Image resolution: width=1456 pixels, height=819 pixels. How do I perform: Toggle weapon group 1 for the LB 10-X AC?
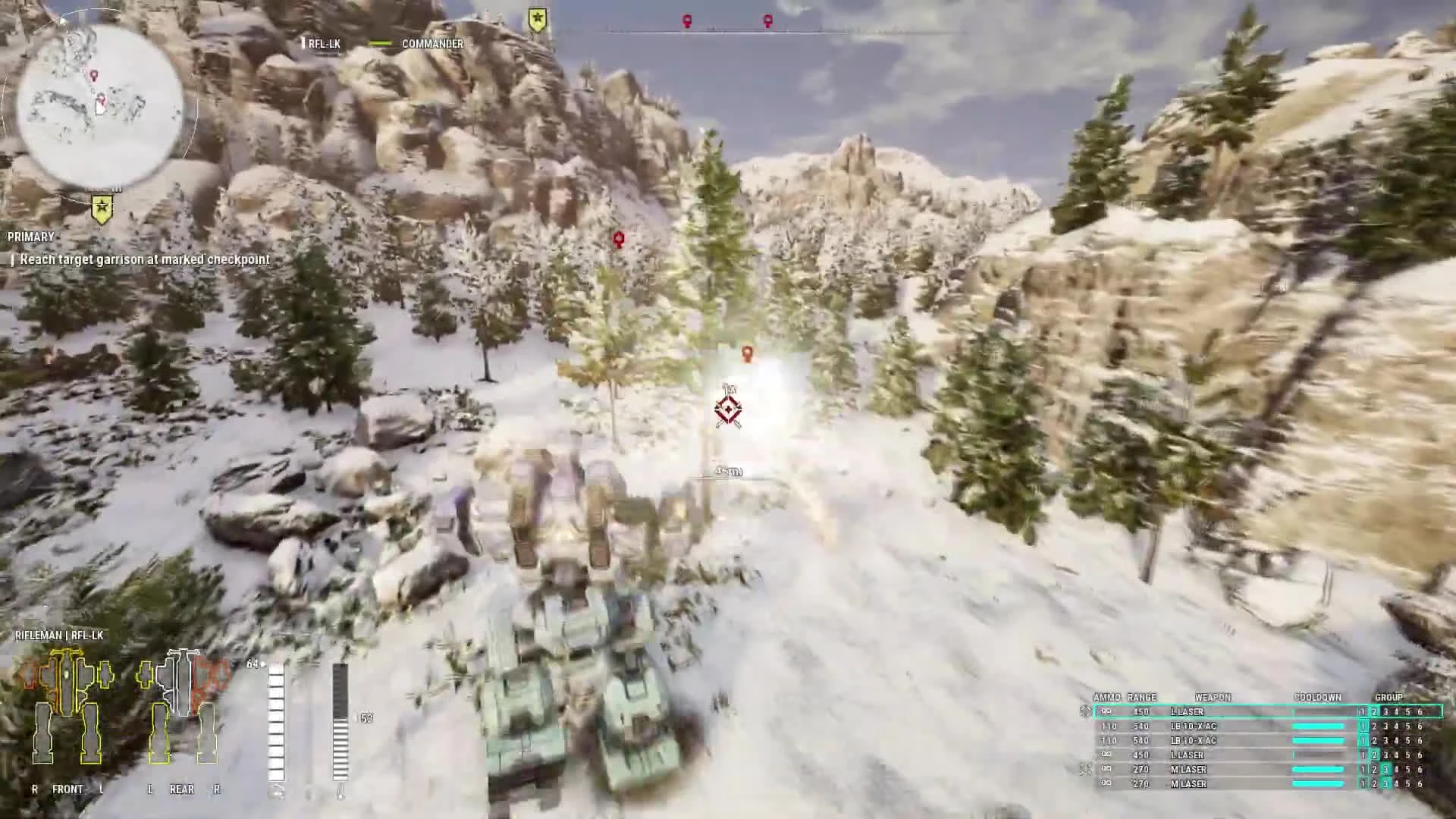1362,726
